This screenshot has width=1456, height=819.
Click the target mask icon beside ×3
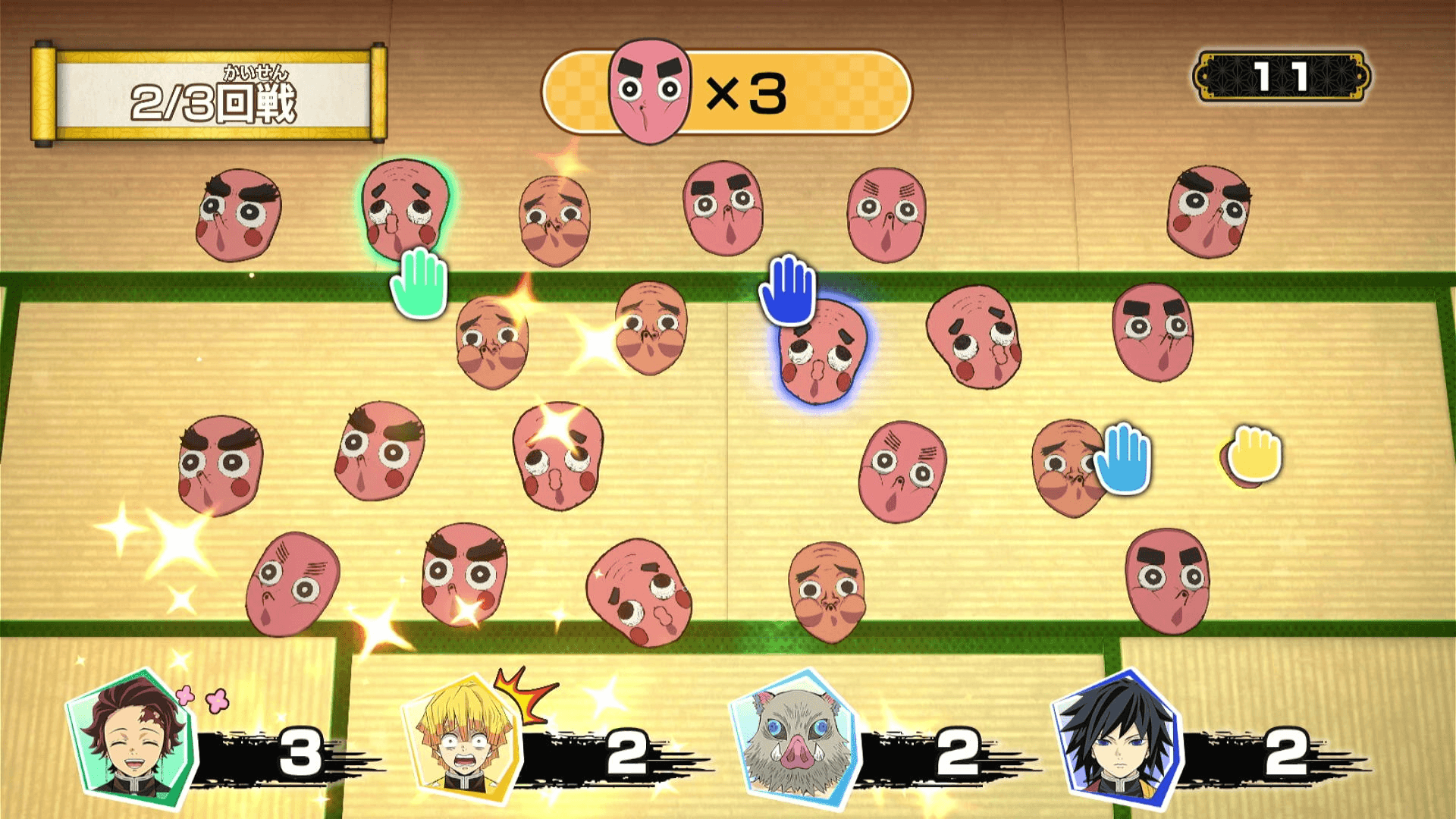[650, 91]
